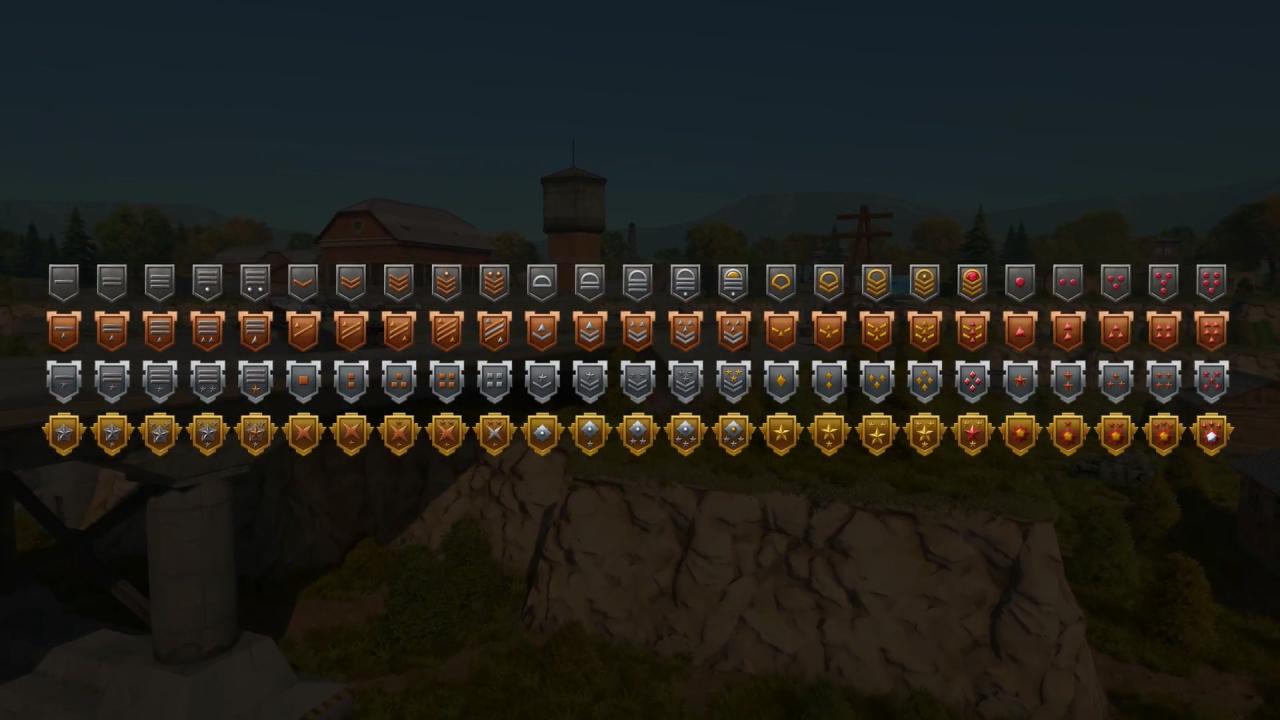The image size is (1280, 720).
Task: Click the silver badge with four gray squares
Action: pyautogui.click(x=494, y=381)
